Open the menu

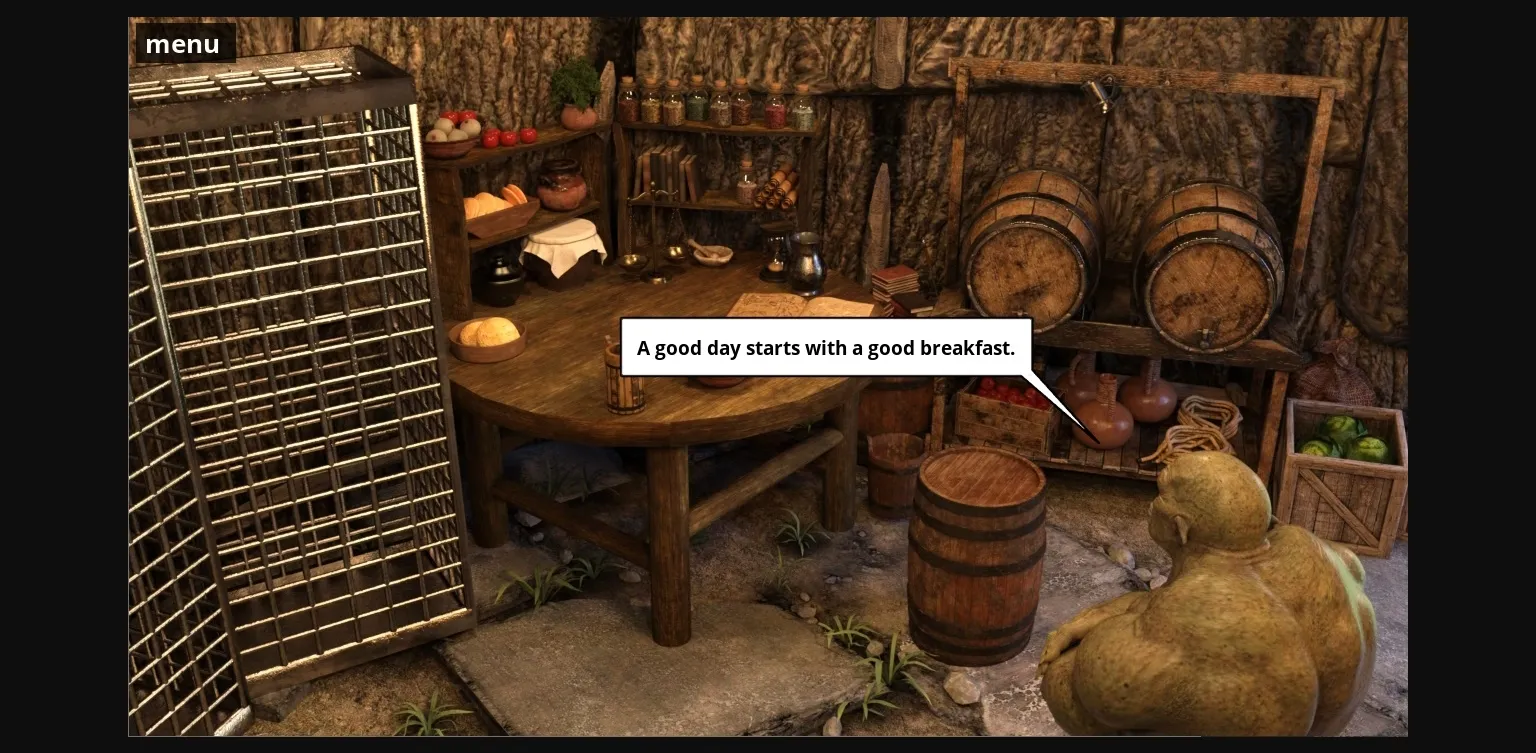pos(183,43)
